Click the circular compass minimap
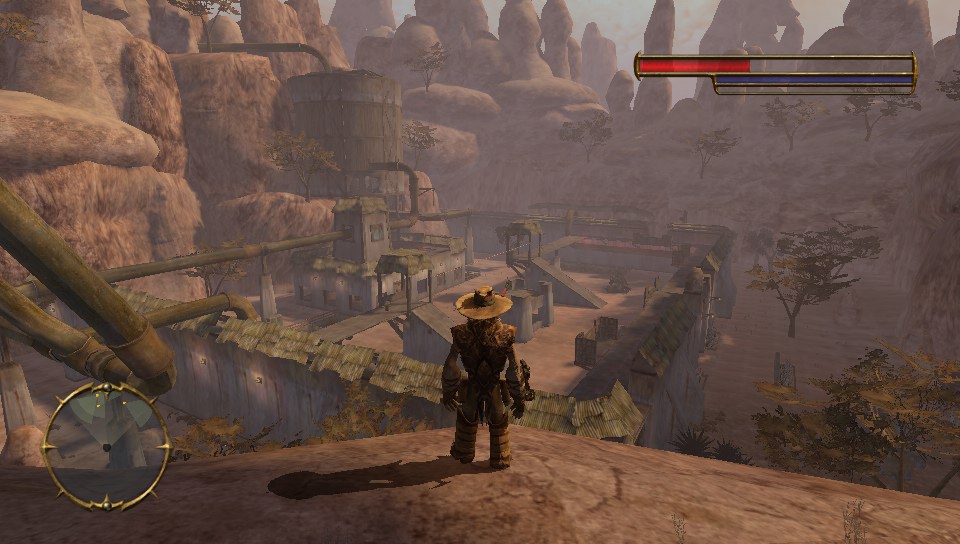Viewport: 960px width, 544px height. coord(105,446)
